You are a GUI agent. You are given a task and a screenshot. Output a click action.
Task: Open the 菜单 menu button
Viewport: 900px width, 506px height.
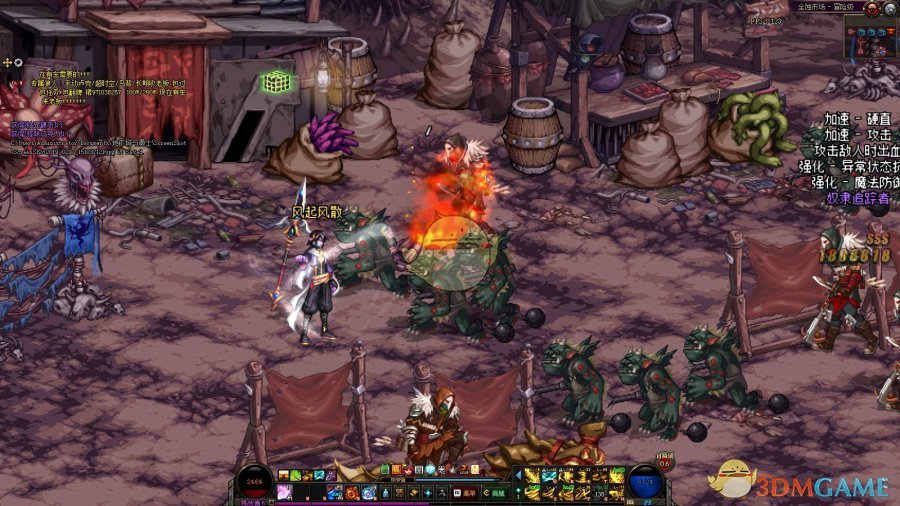461,493
